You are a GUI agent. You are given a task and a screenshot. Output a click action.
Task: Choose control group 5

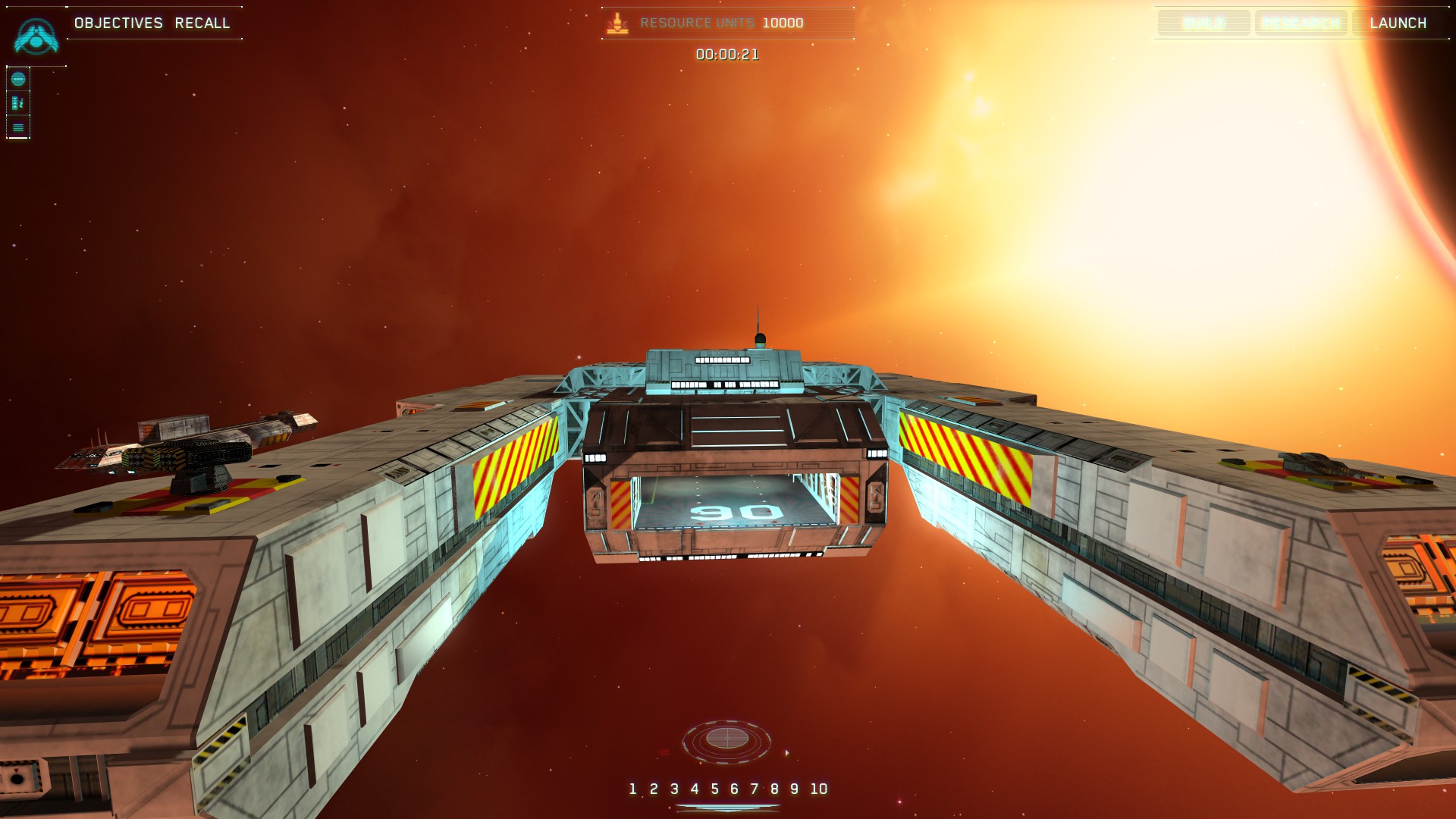[714, 789]
